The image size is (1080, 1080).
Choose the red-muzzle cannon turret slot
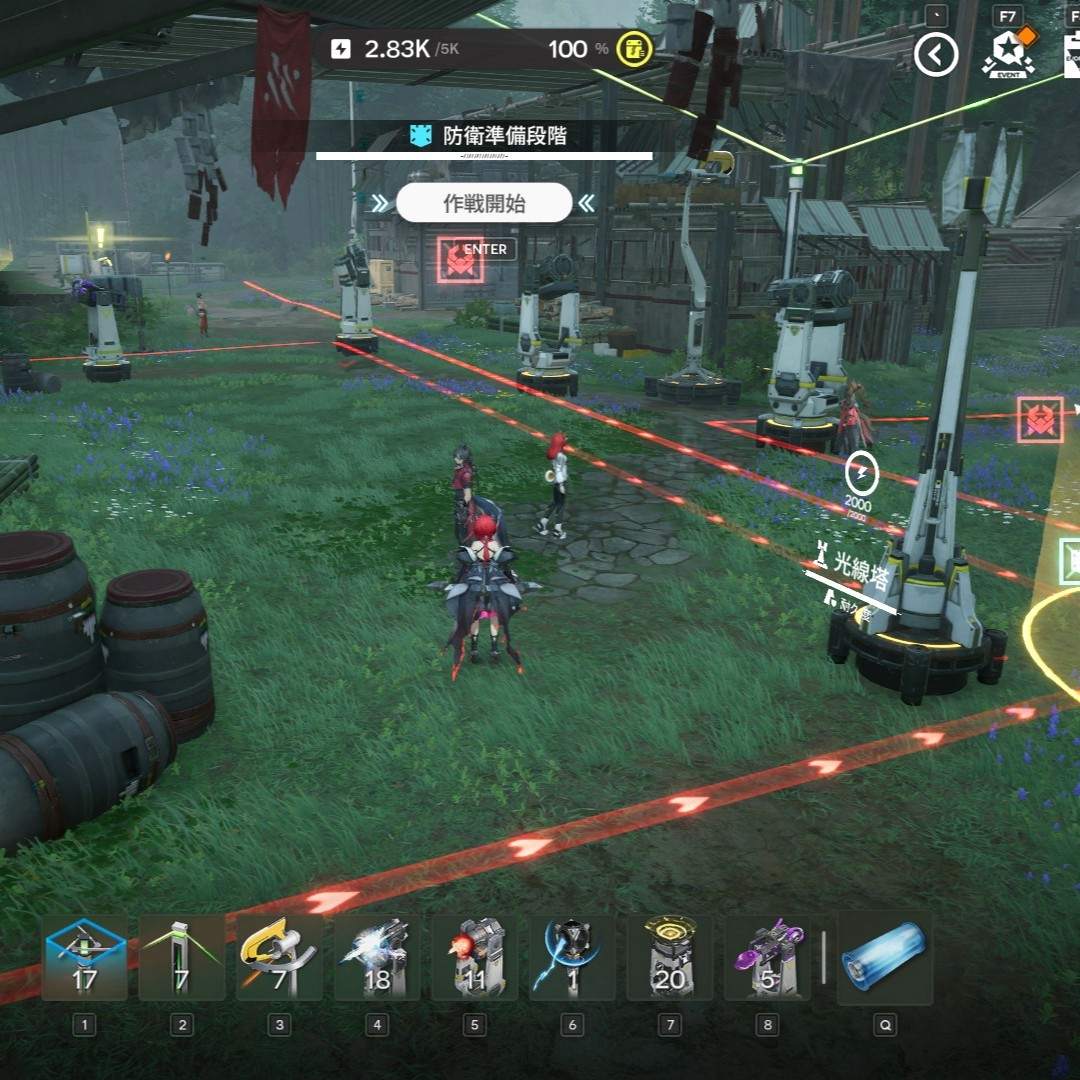coord(474,959)
